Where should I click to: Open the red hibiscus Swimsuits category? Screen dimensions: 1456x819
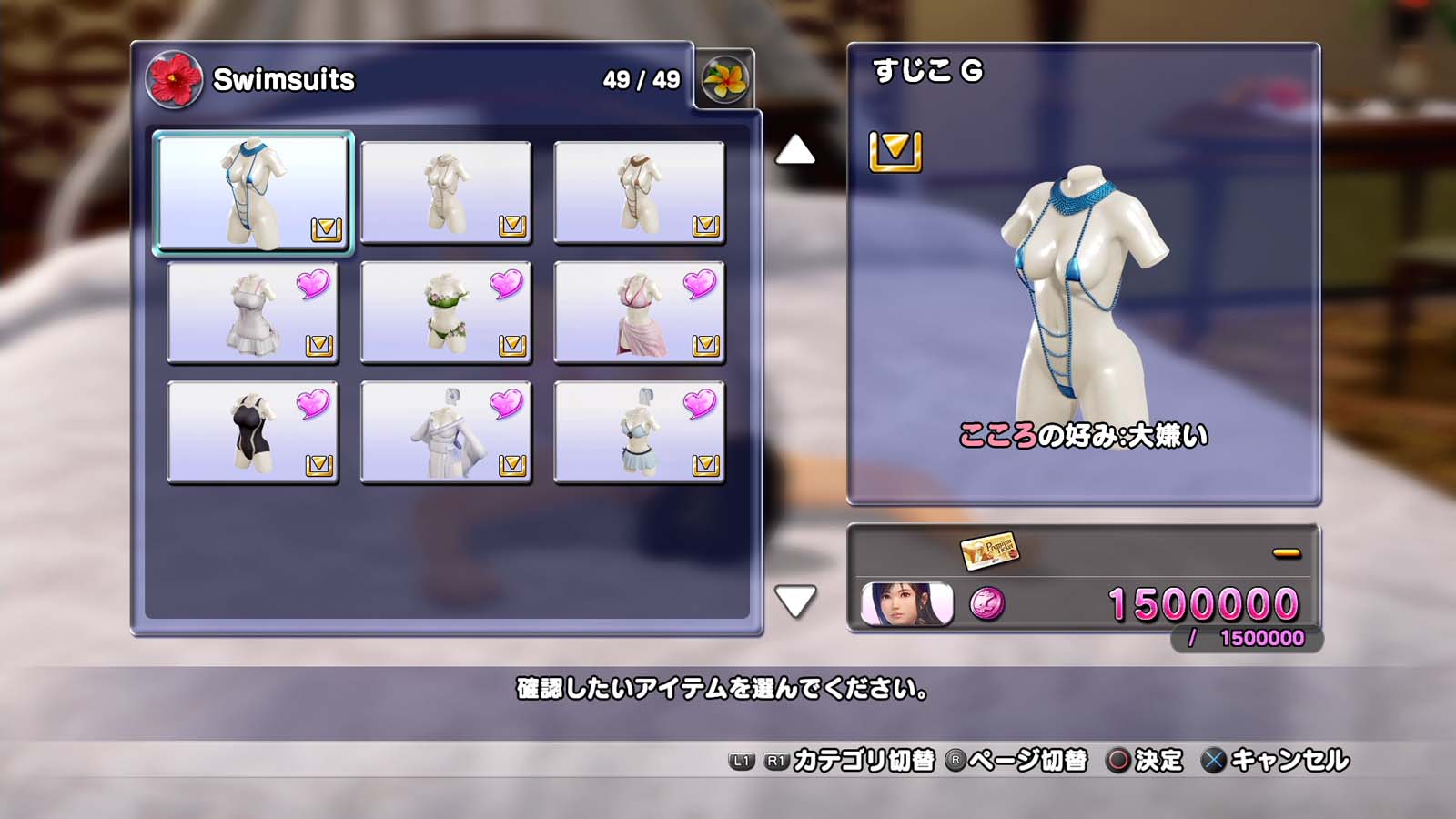[173, 80]
